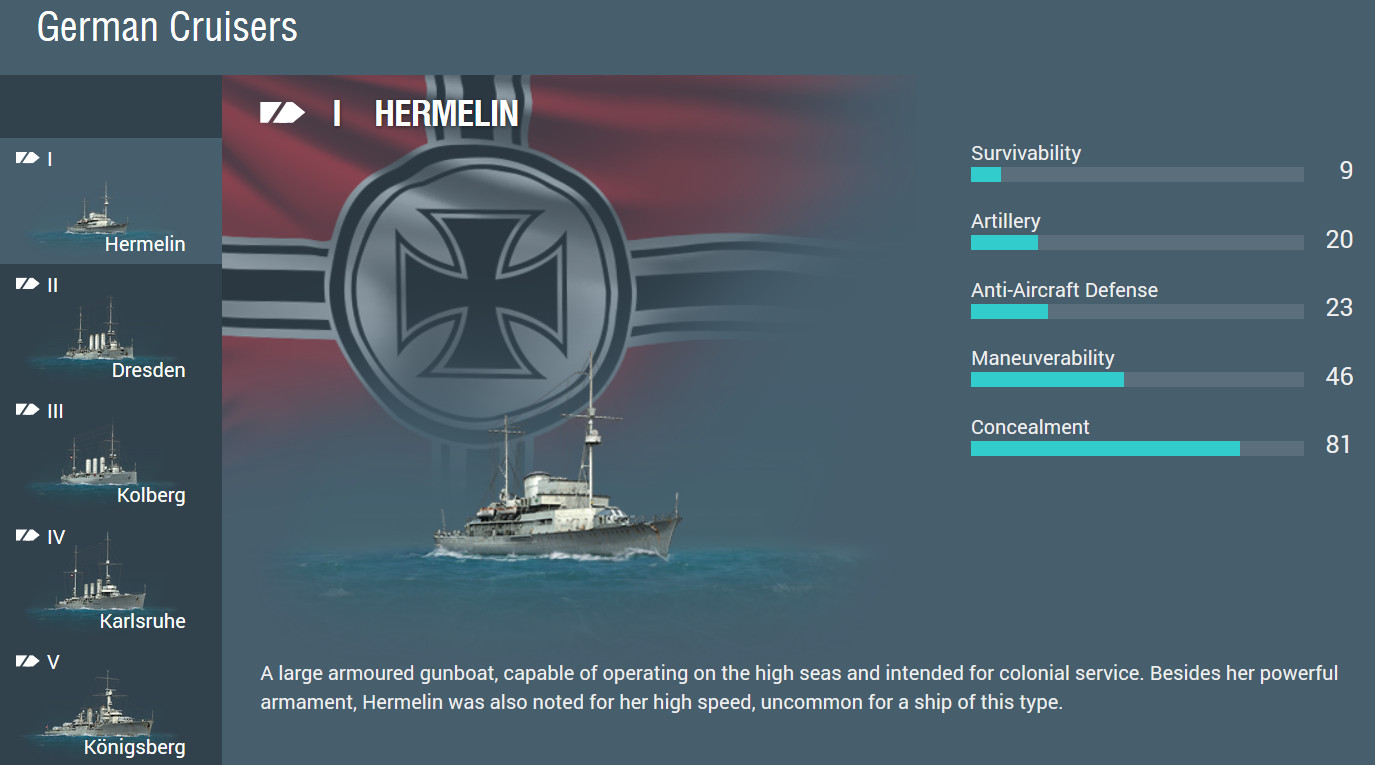The image size is (1375, 765).
Task: Choose the Tier II Dresden cruiser
Action: 110,331
